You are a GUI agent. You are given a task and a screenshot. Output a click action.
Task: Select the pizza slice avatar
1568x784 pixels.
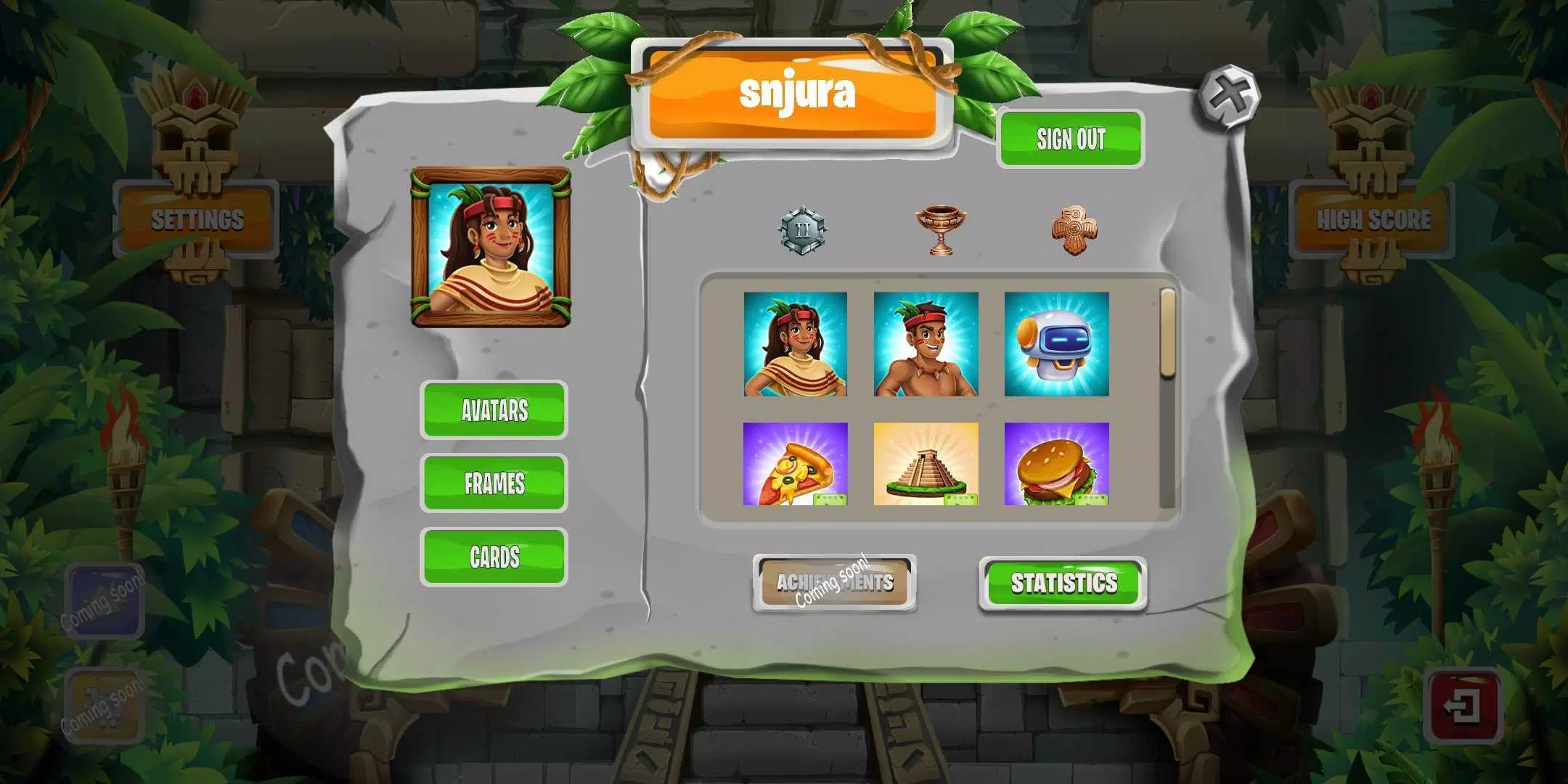[796, 464]
